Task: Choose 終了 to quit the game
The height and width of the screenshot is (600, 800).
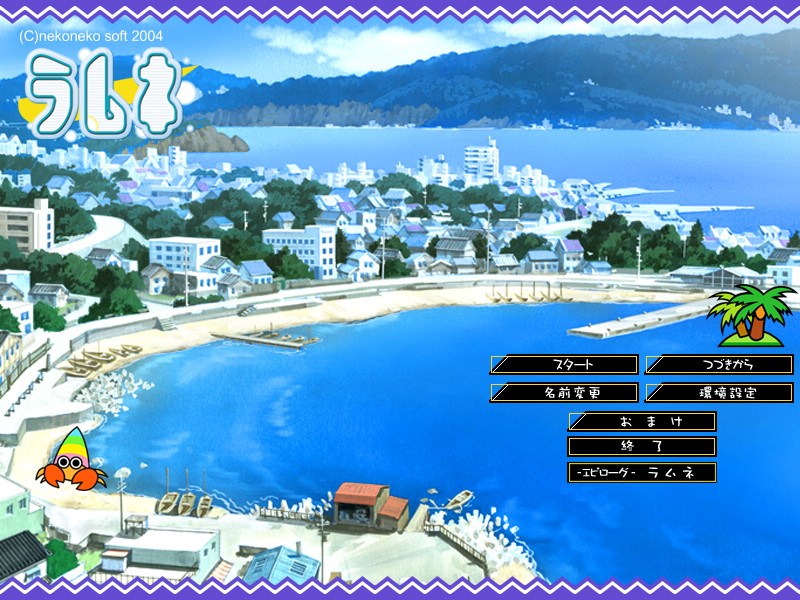Action: click(642, 447)
